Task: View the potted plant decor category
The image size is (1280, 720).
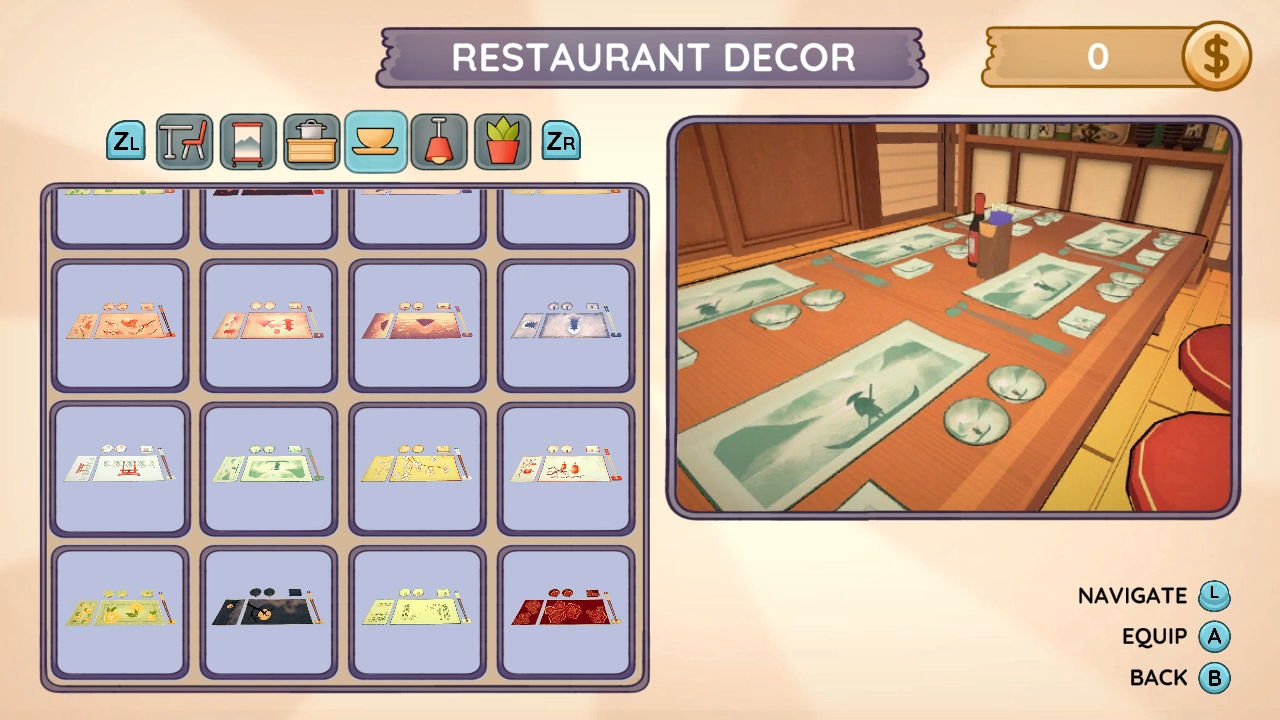Action: tap(502, 141)
